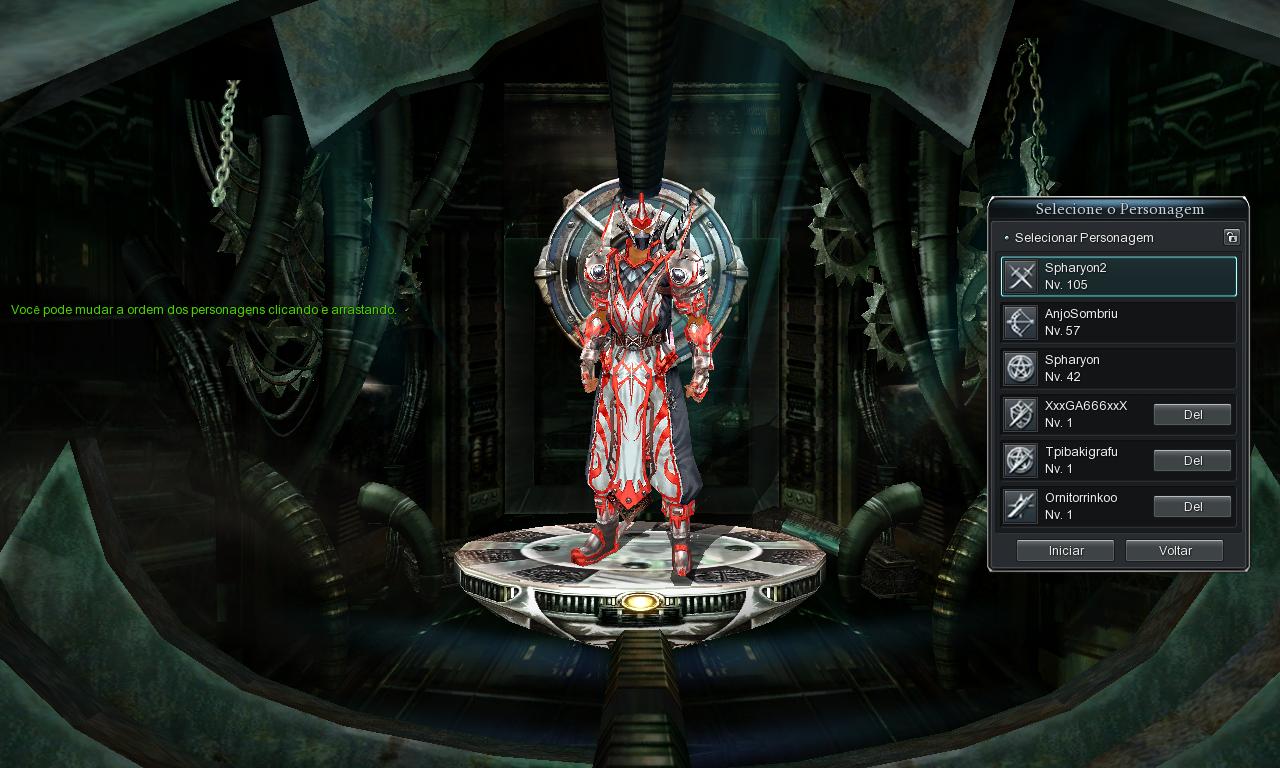Click Del next to Ornitorrinkoo
The height and width of the screenshot is (768, 1280).
[1192, 506]
